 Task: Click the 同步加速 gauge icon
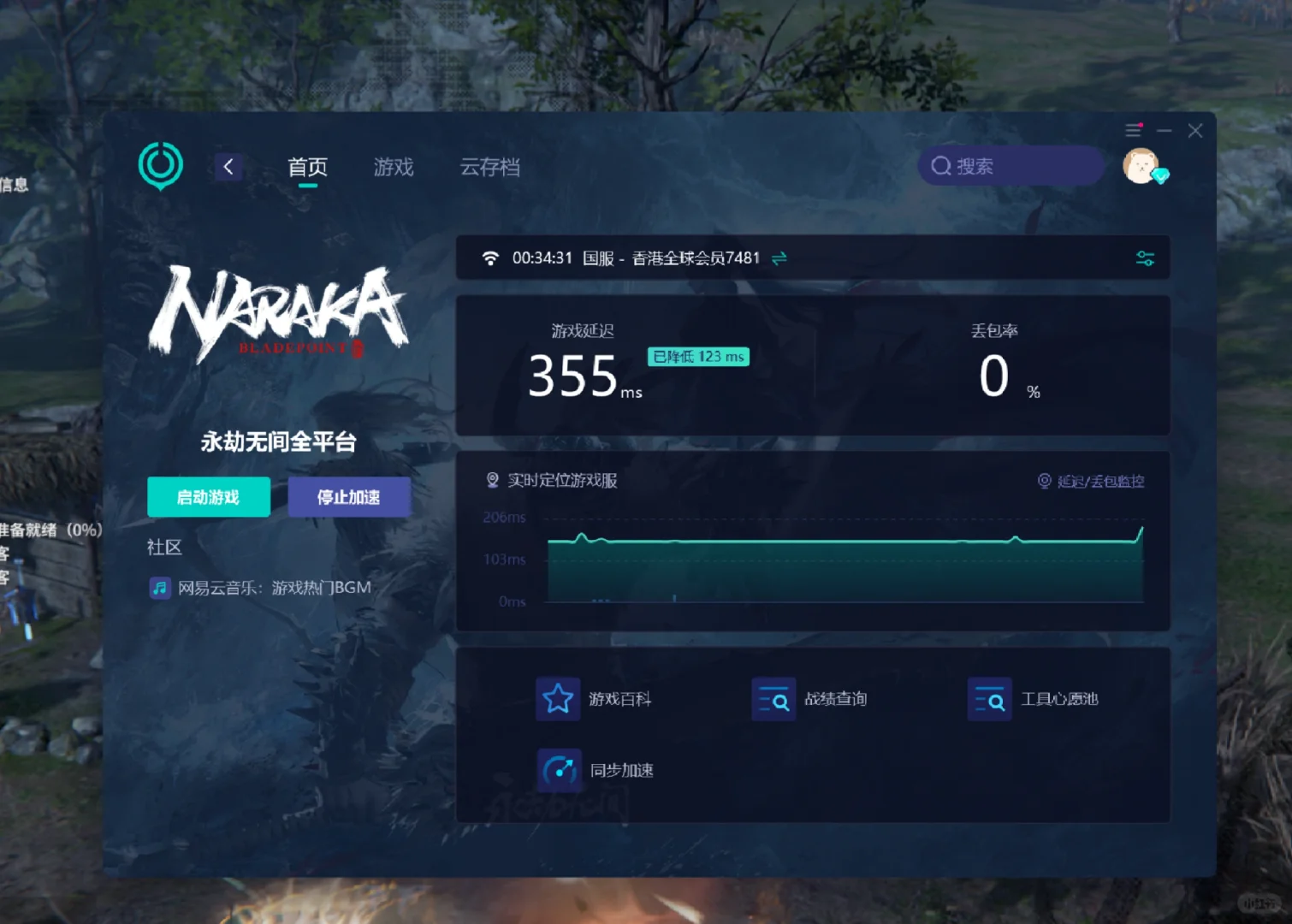[x=559, y=768]
